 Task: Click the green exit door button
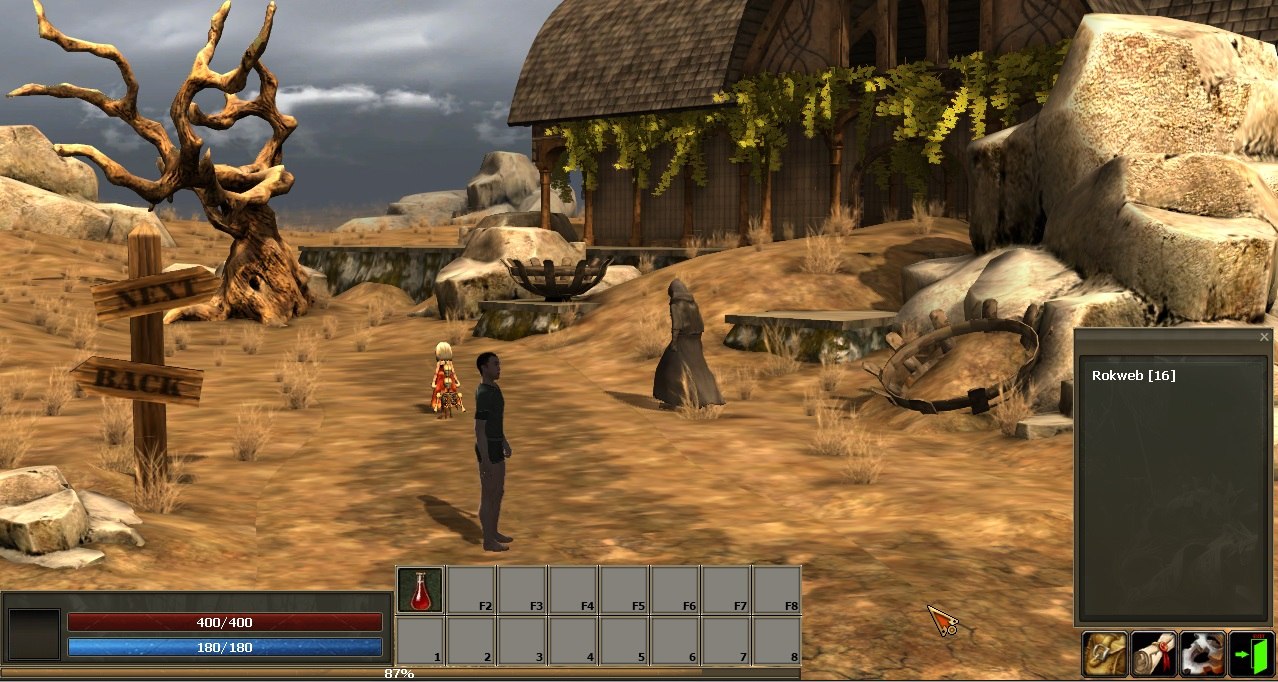point(1251,654)
